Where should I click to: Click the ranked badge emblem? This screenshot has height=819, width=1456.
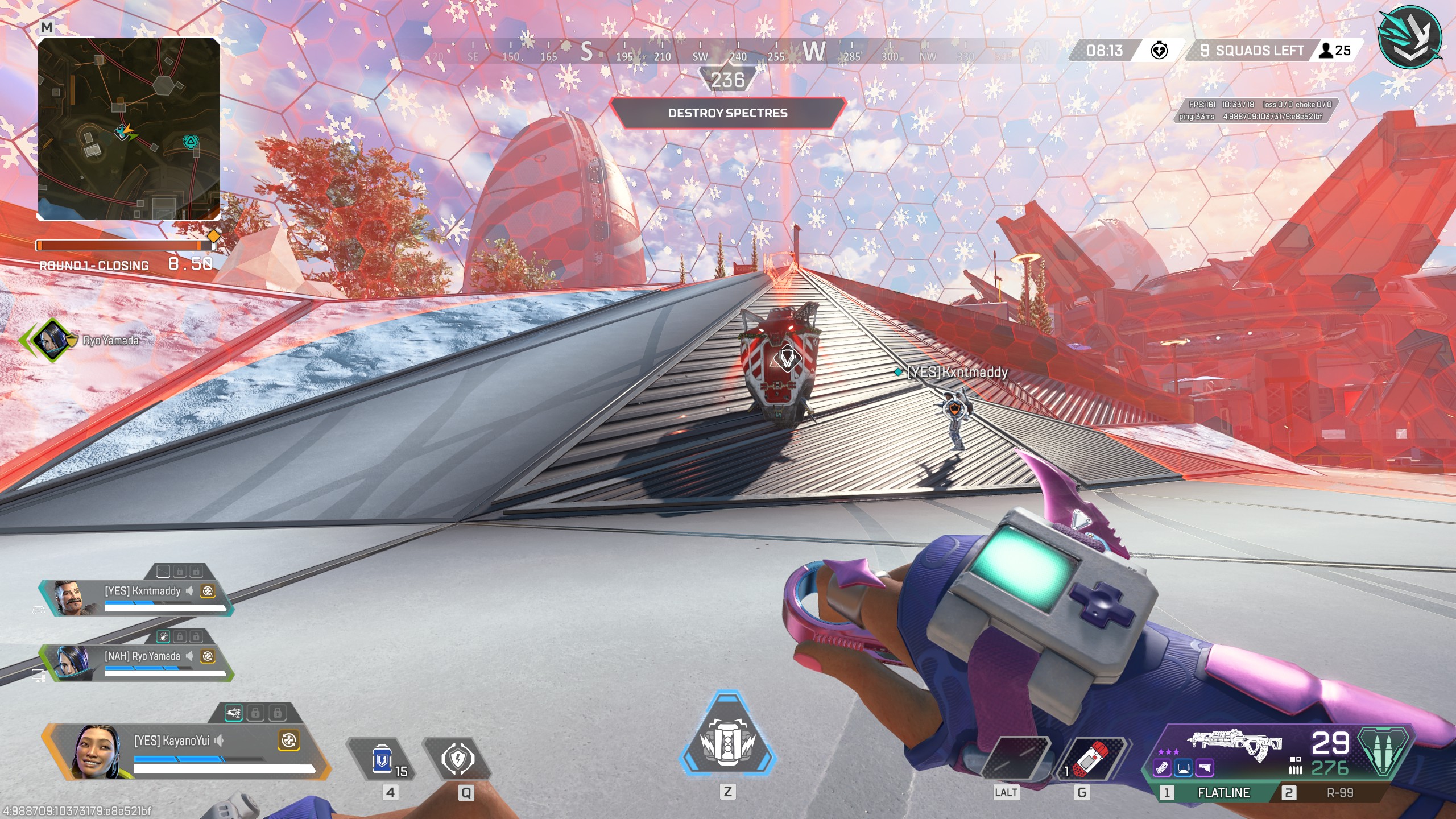1410,38
